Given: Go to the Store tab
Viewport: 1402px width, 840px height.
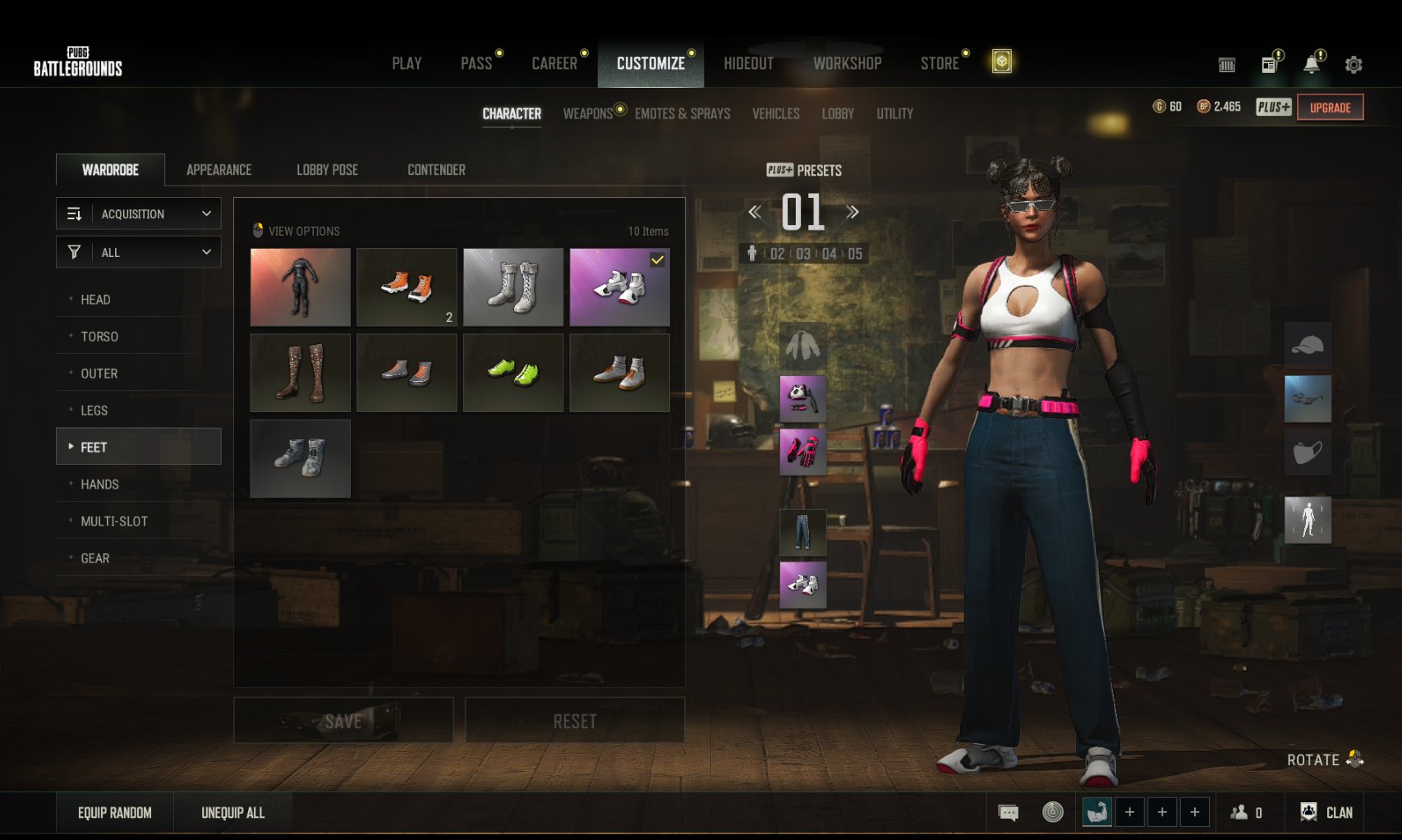Looking at the screenshot, I should pos(940,63).
